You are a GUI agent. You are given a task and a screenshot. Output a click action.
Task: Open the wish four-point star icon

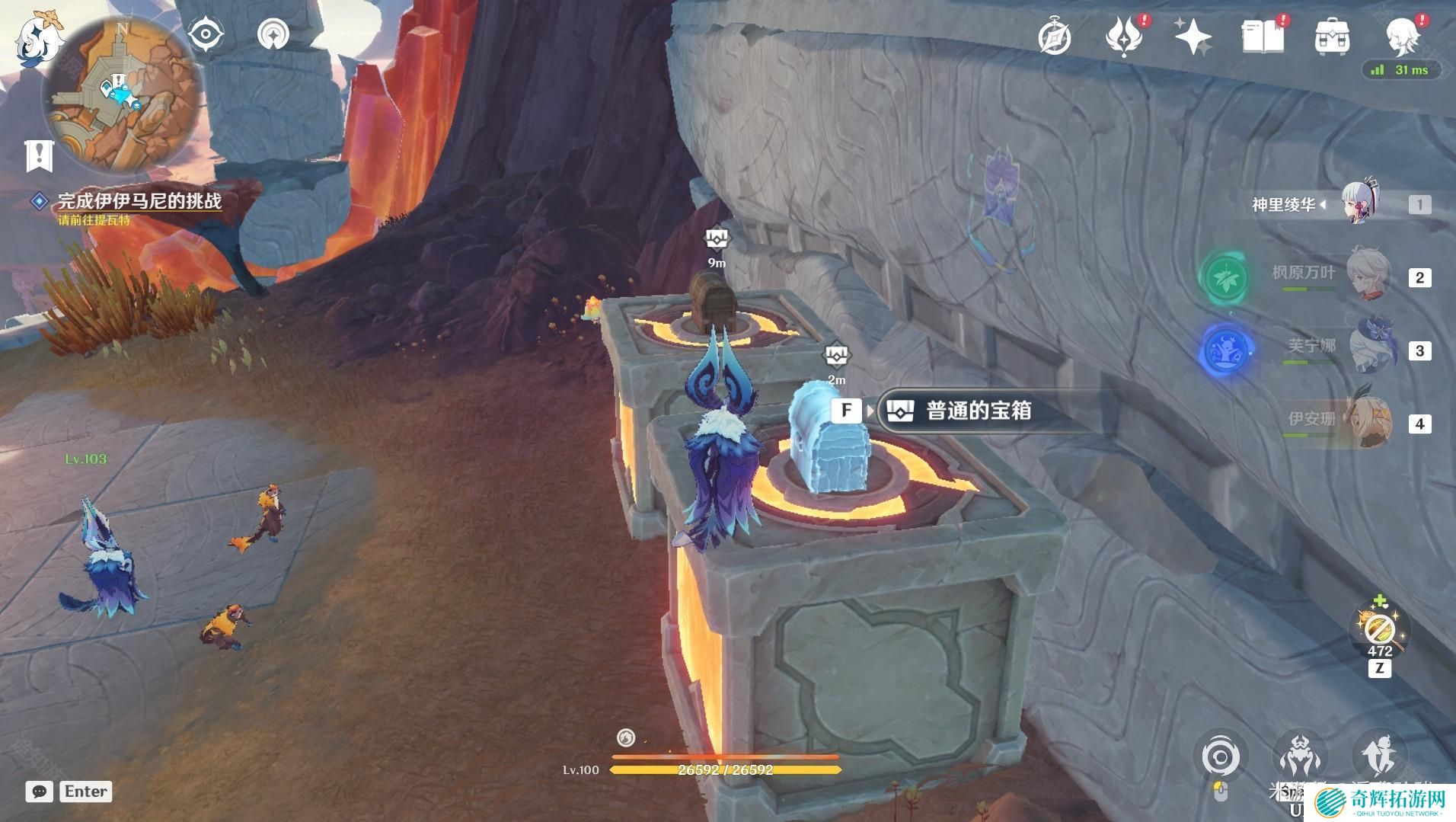[1193, 37]
